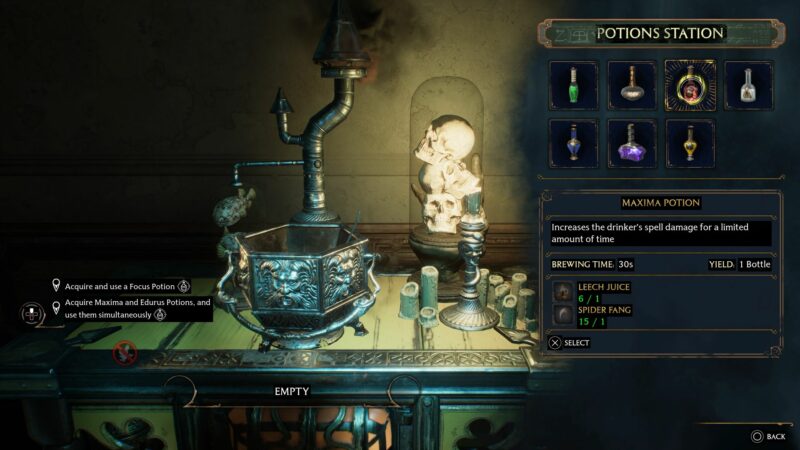Pick the white clear-bottle potion recipe
The width and height of the screenshot is (800, 450).
pyautogui.click(x=748, y=85)
